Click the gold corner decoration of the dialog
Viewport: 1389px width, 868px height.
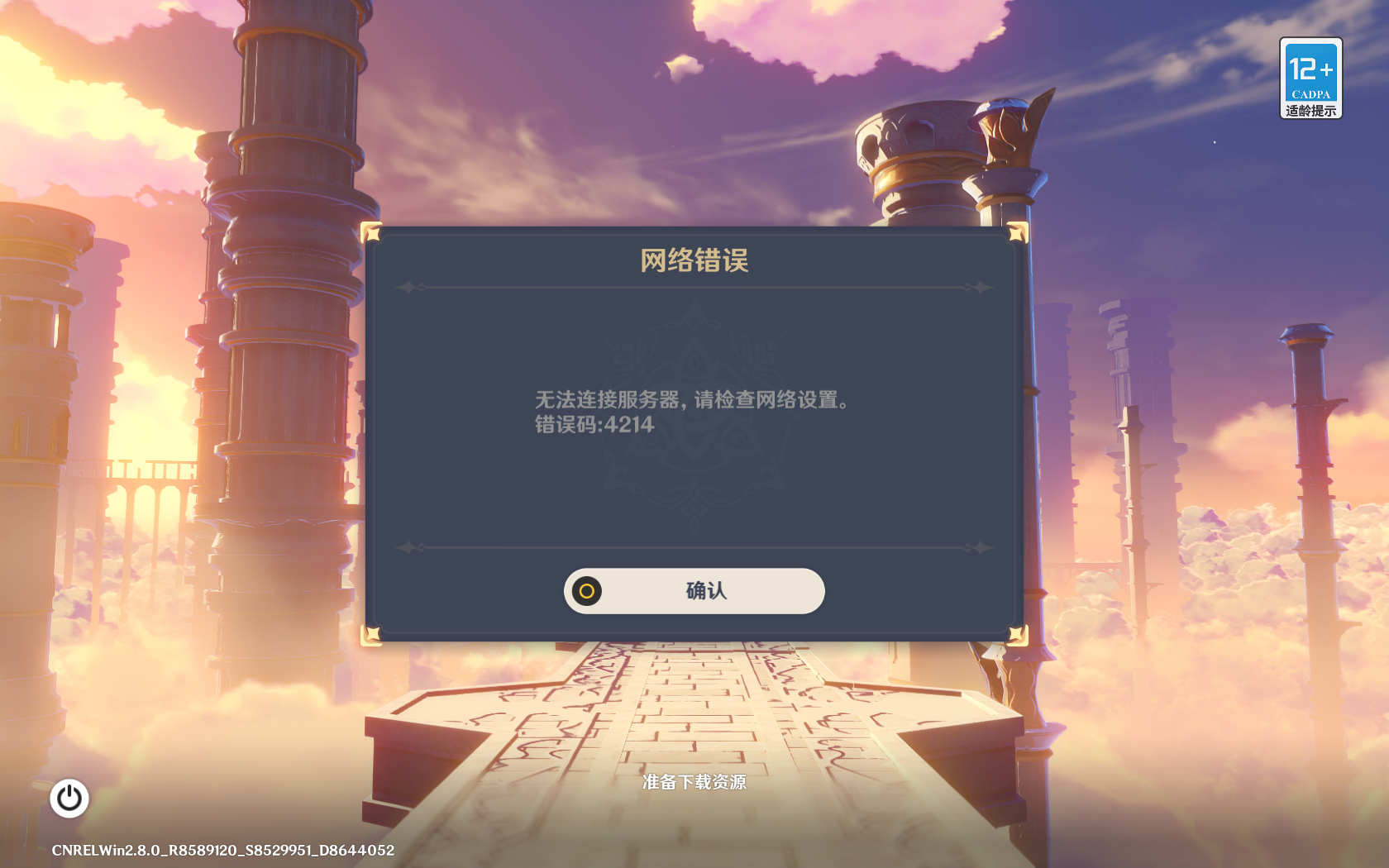[x=374, y=234]
